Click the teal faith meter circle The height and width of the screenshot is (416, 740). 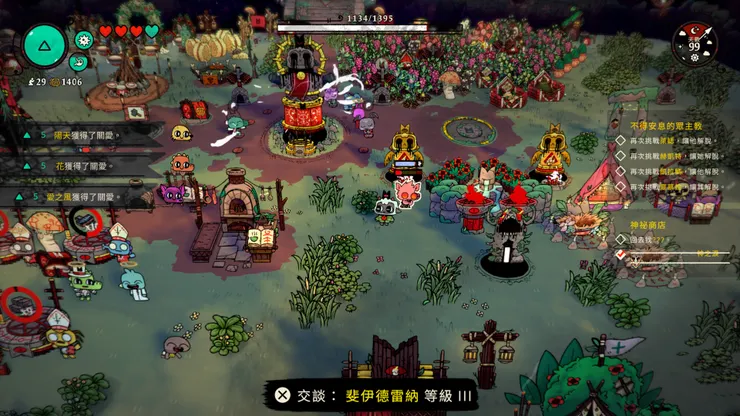pos(44,44)
